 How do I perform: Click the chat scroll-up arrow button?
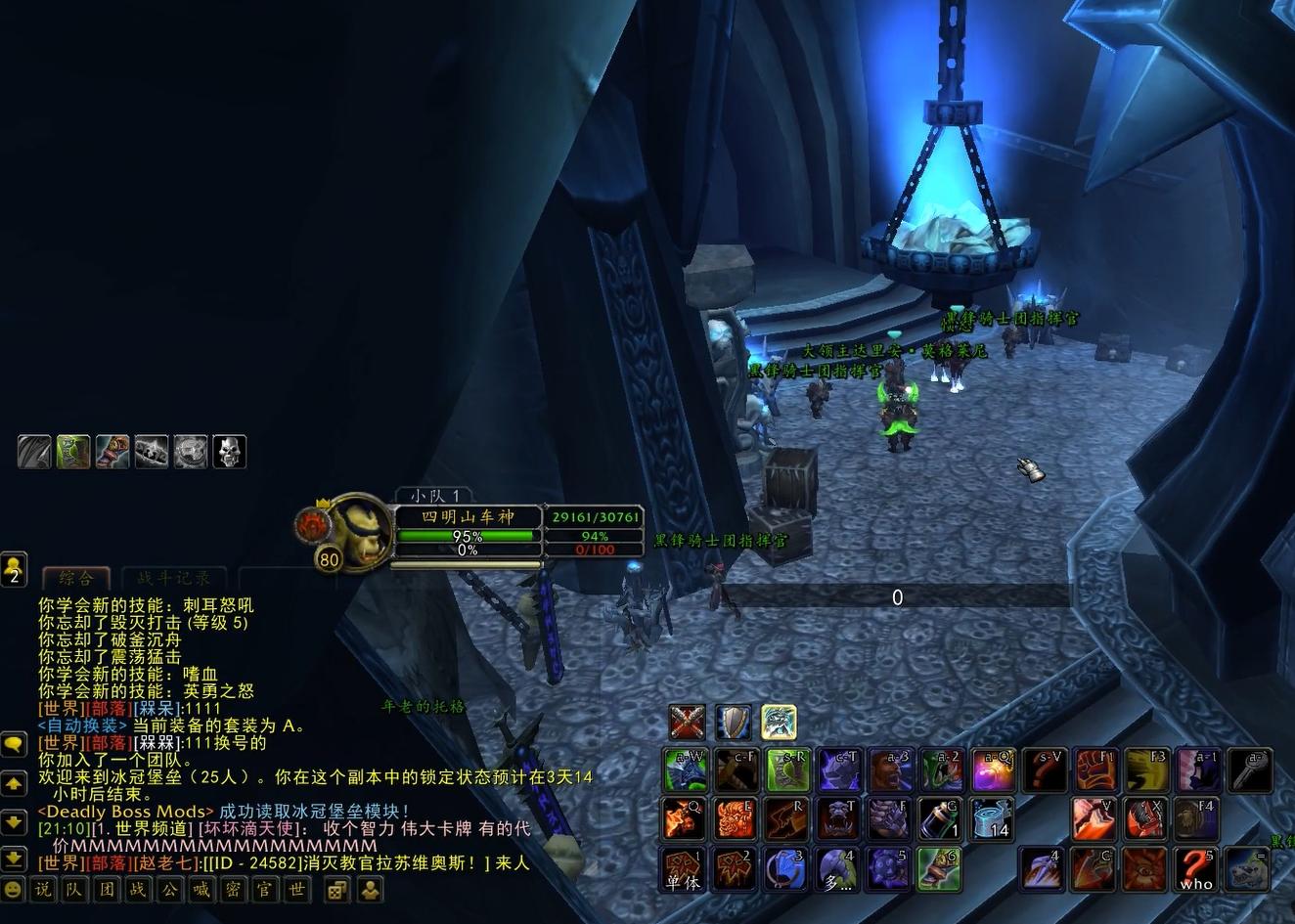pos(14,783)
